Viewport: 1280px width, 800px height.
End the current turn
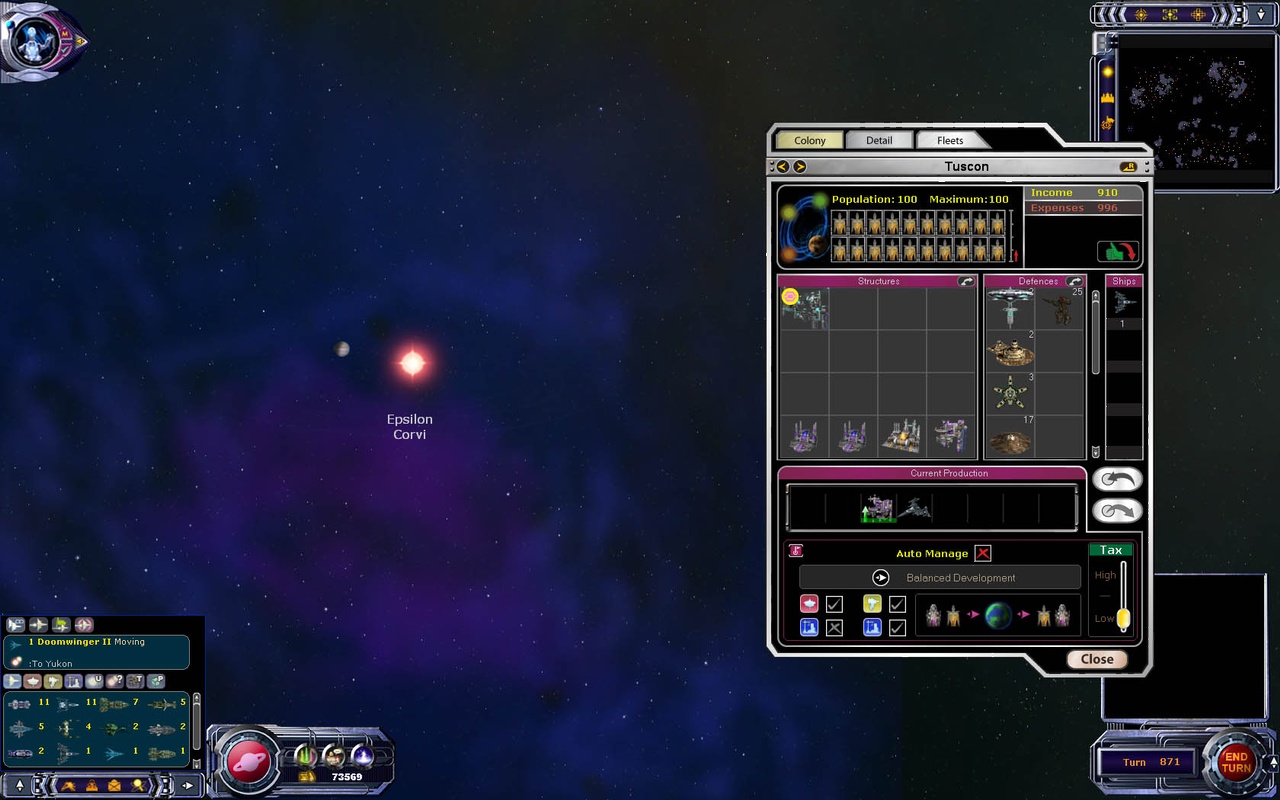click(1236, 762)
